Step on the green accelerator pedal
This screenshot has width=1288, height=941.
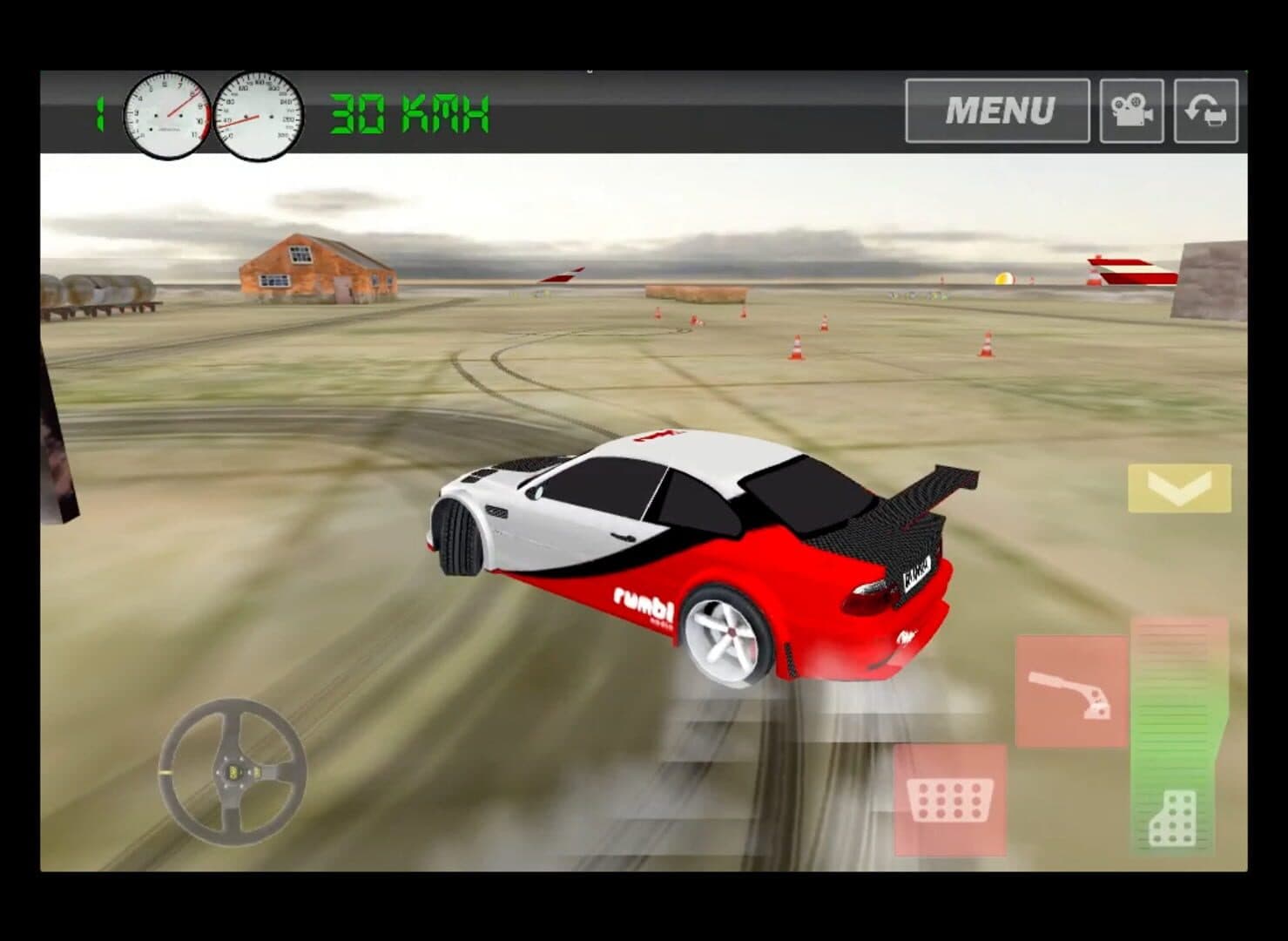coord(1178,738)
